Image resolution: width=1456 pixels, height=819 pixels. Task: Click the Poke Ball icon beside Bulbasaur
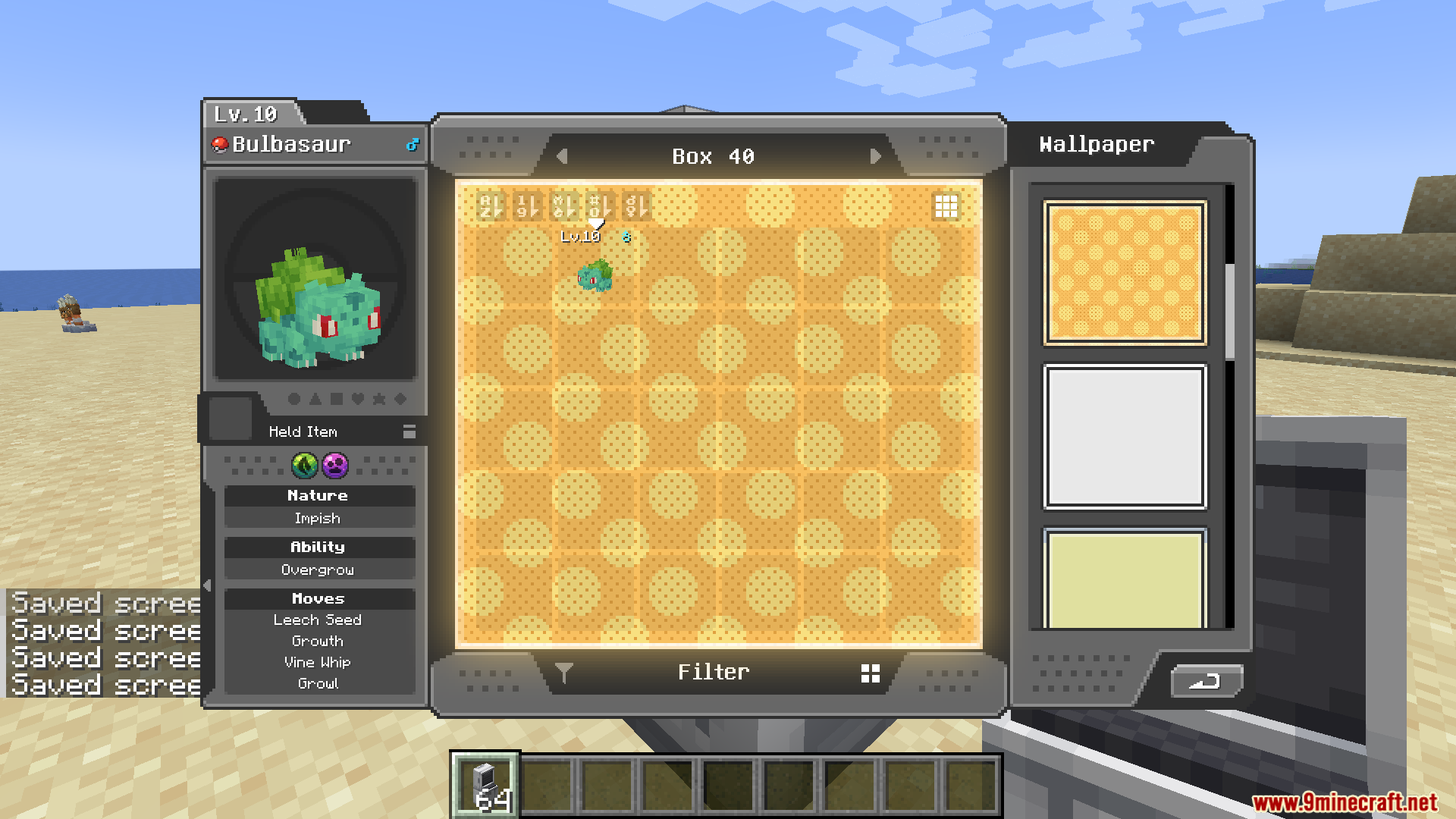pyautogui.click(x=220, y=144)
